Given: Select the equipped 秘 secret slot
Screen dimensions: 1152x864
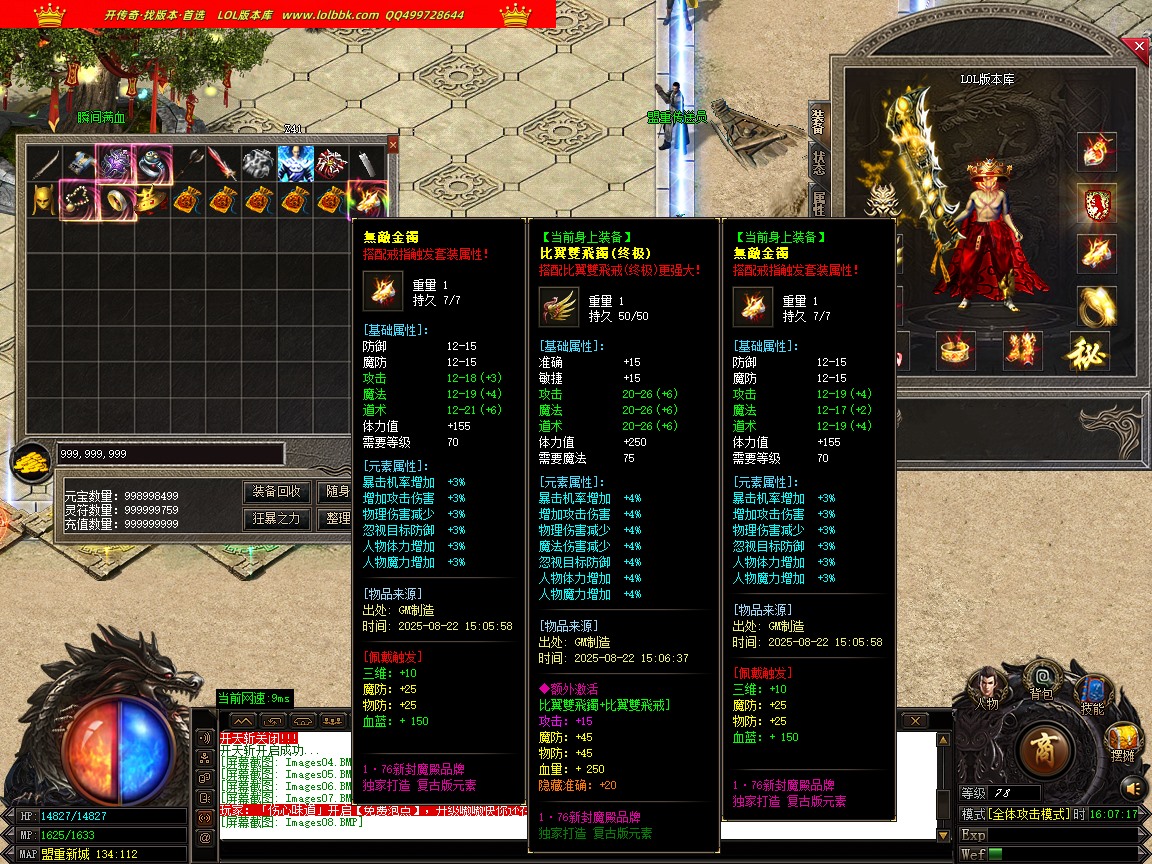Looking at the screenshot, I should pos(1090,351).
